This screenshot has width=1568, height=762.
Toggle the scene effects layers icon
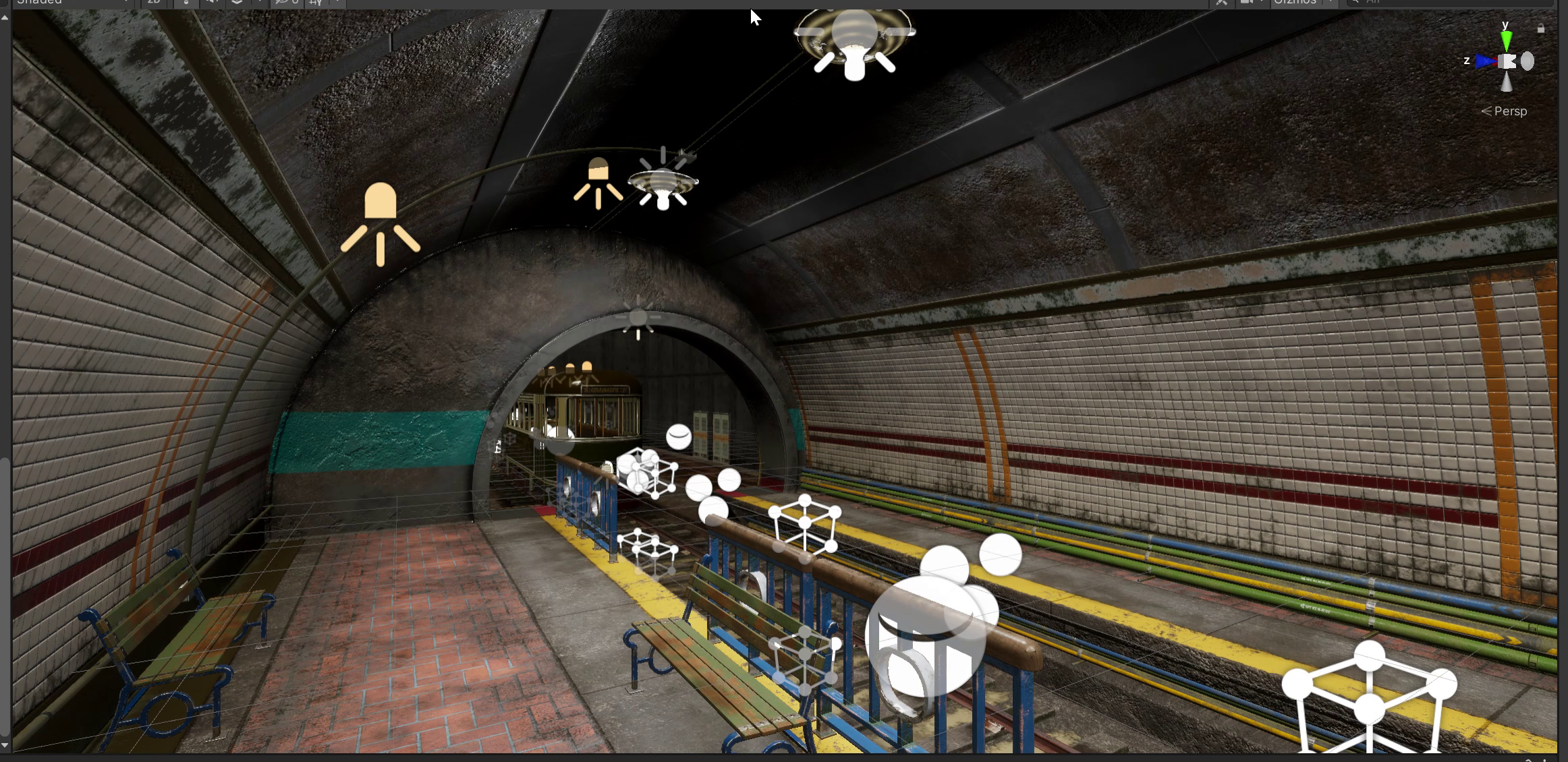(237, 2)
